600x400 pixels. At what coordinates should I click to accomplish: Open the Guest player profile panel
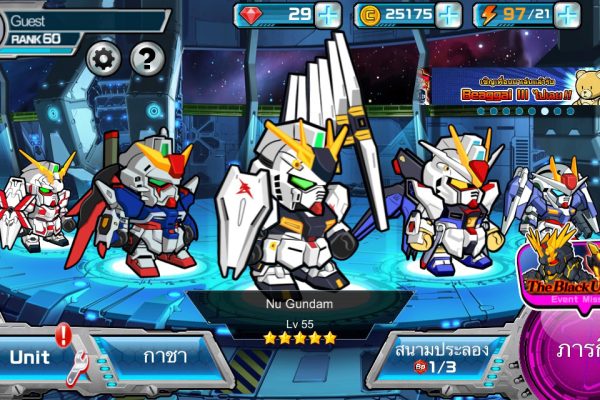tap(80, 28)
